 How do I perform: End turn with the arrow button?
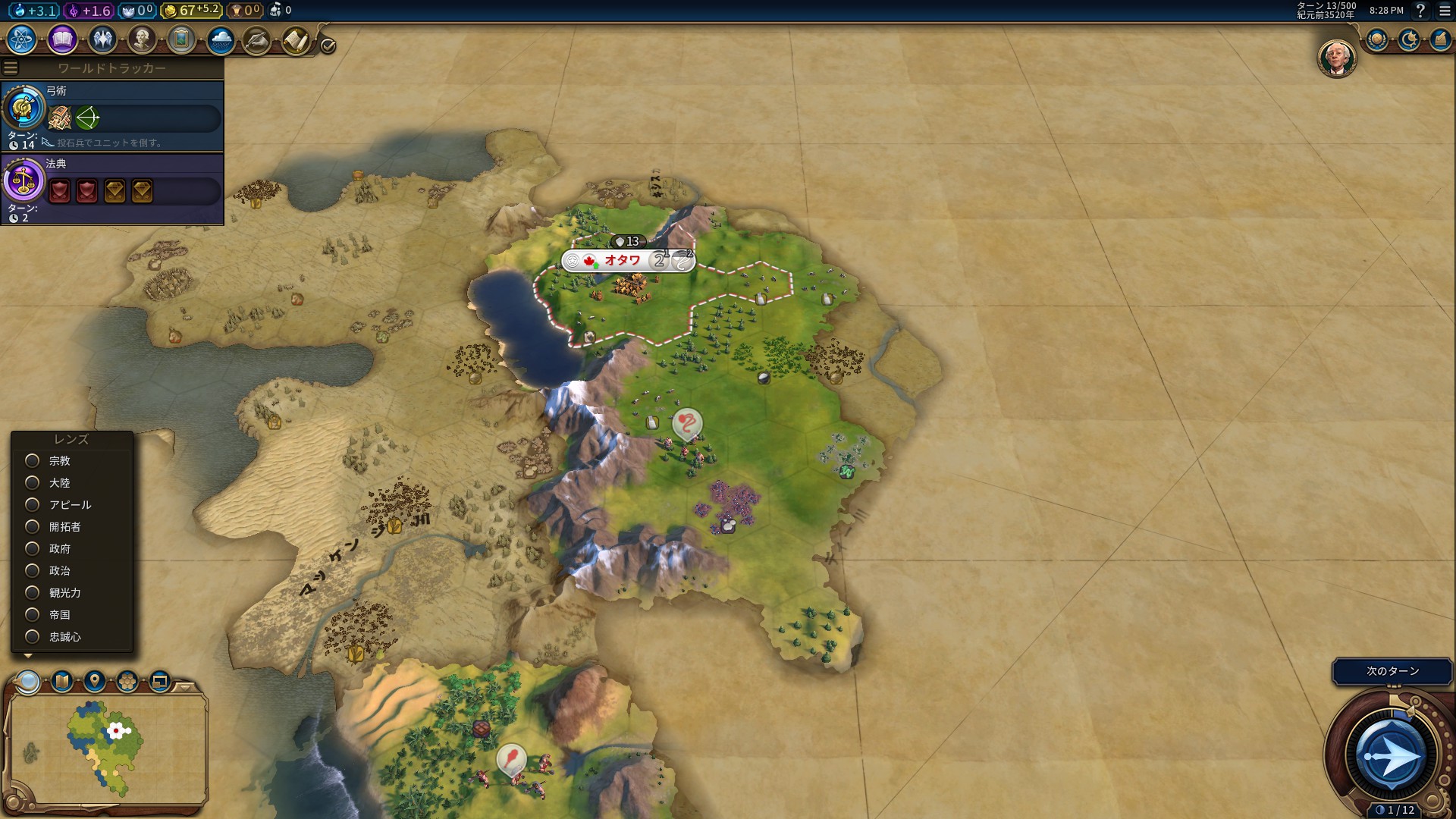(1391, 756)
